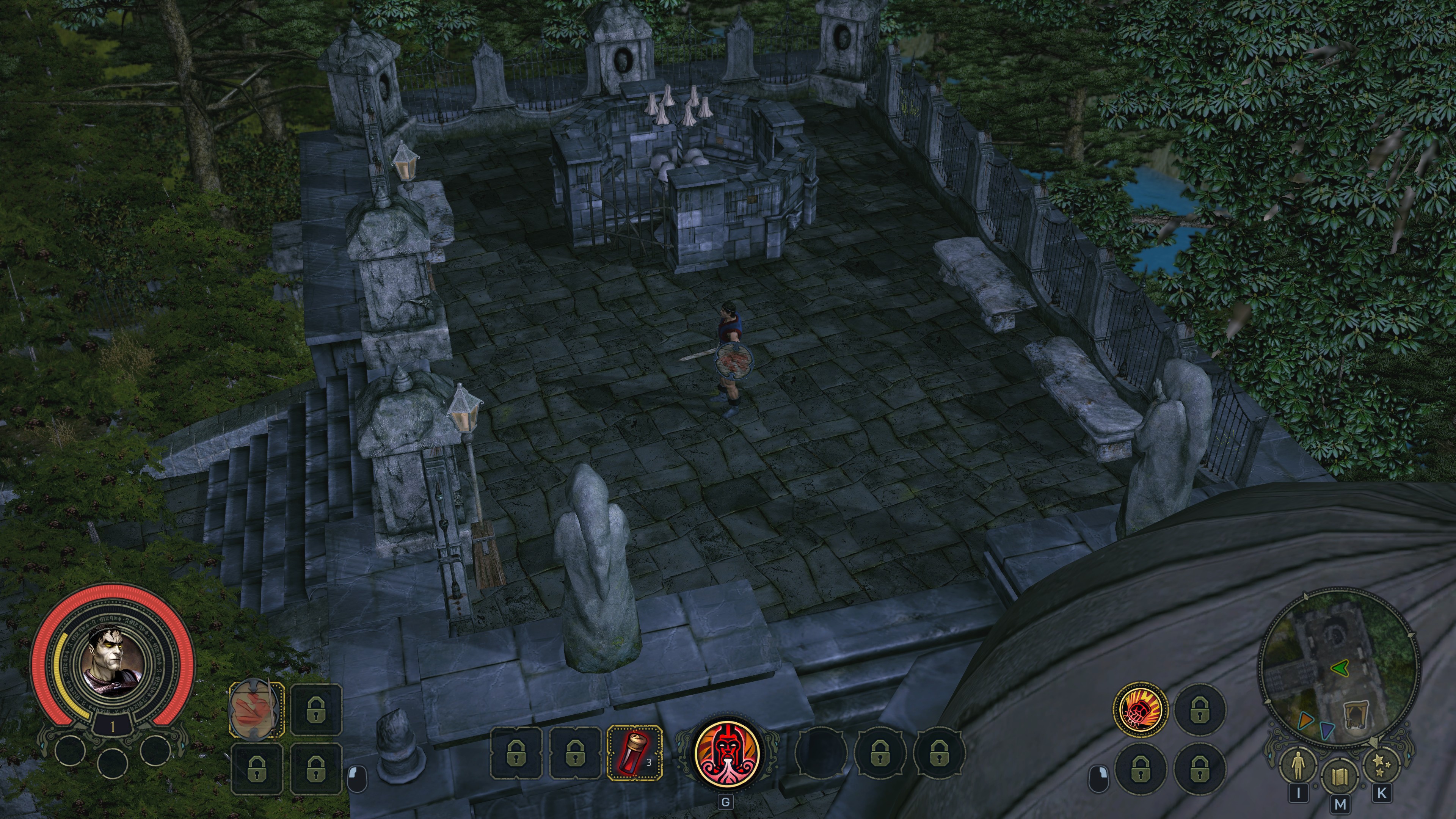The height and width of the screenshot is (819, 1456).
Task: Open the skills screen with star icon
Action: 1381,764
